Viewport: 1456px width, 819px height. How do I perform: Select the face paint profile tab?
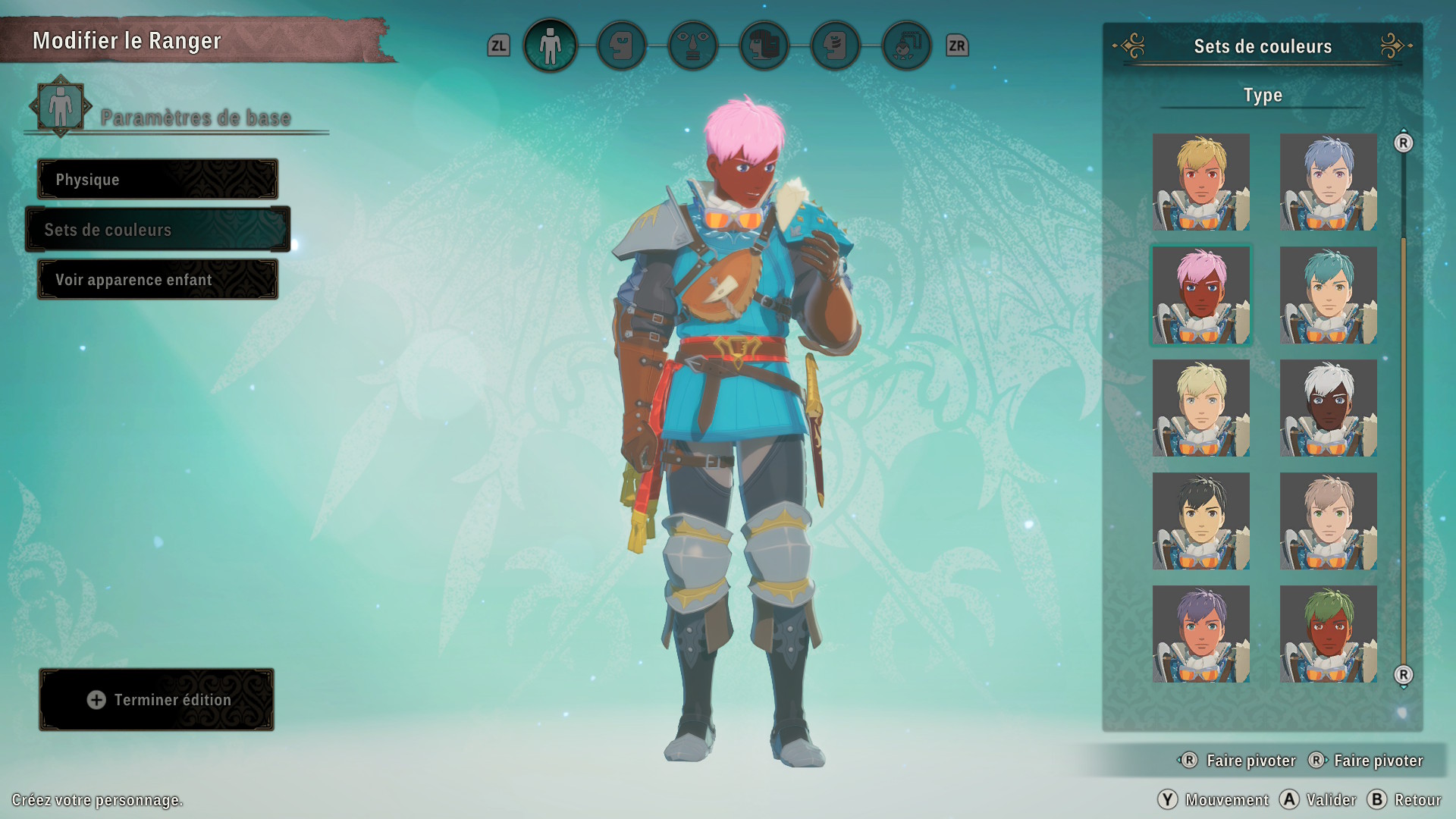tap(835, 46)
